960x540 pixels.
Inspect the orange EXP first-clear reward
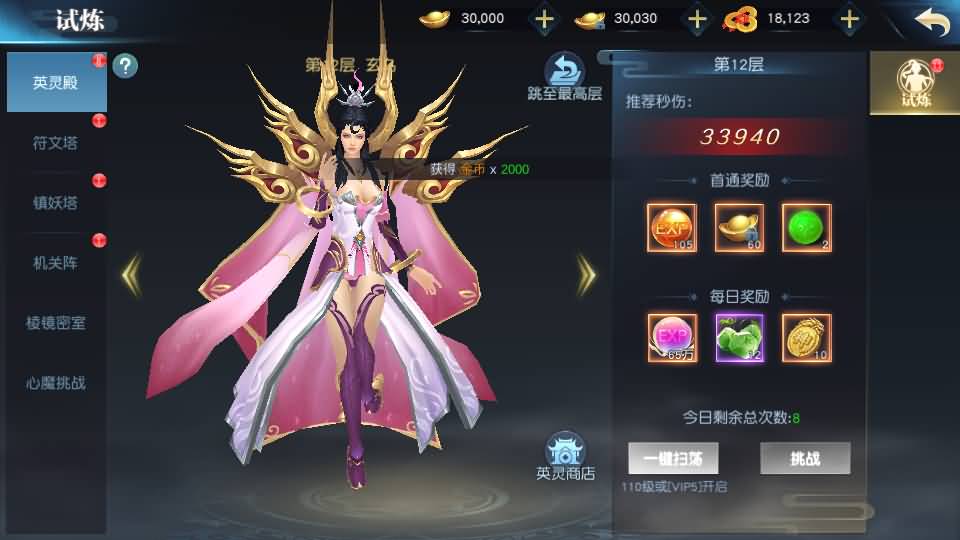[672, 228]
